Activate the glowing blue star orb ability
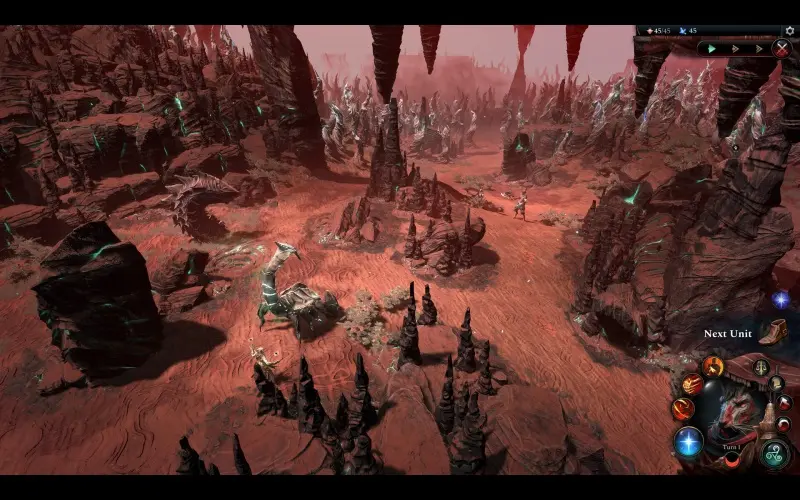This screenshot has width=800, height=500. 688,441
